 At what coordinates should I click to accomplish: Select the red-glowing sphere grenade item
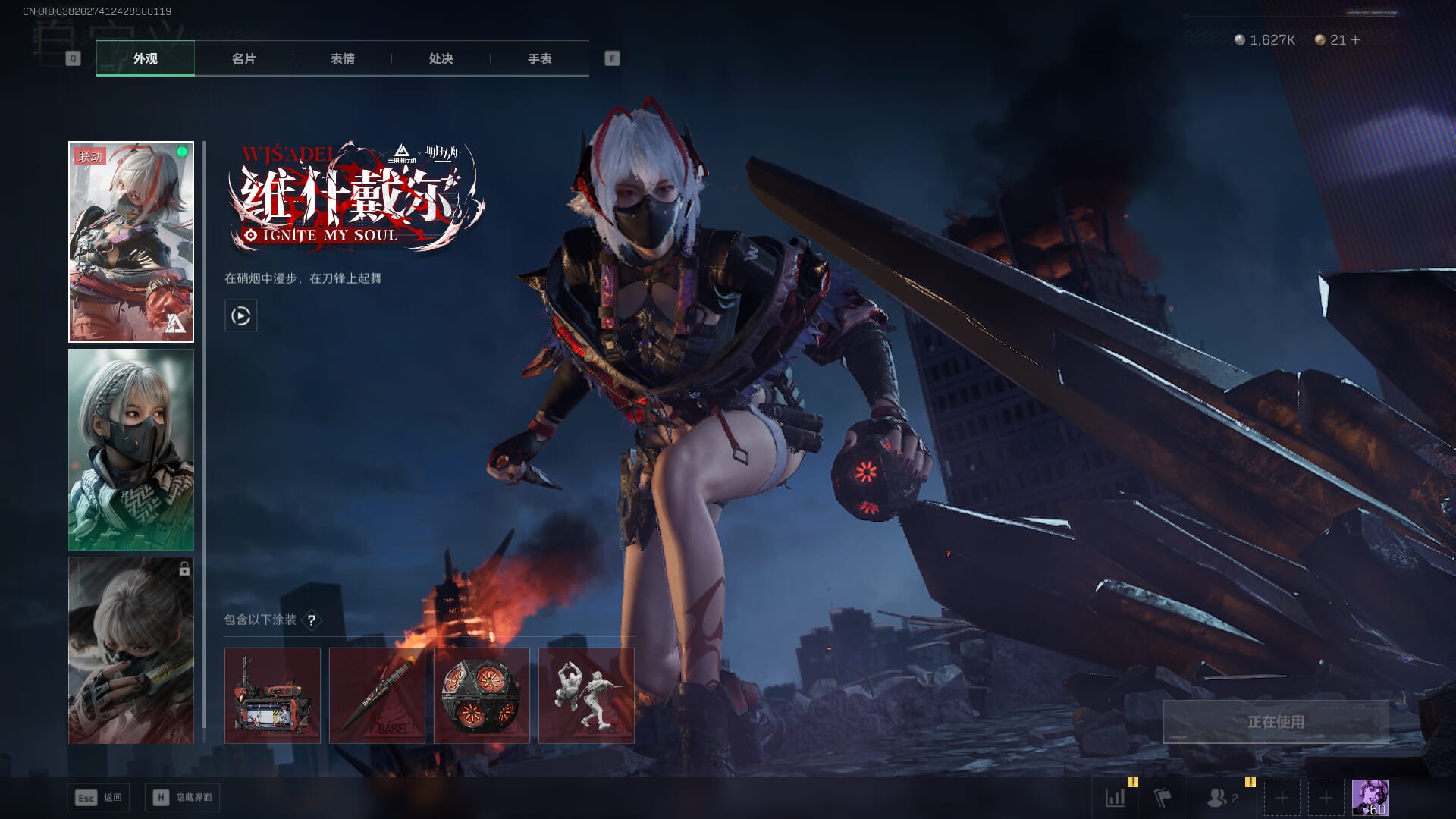[482, 695]
